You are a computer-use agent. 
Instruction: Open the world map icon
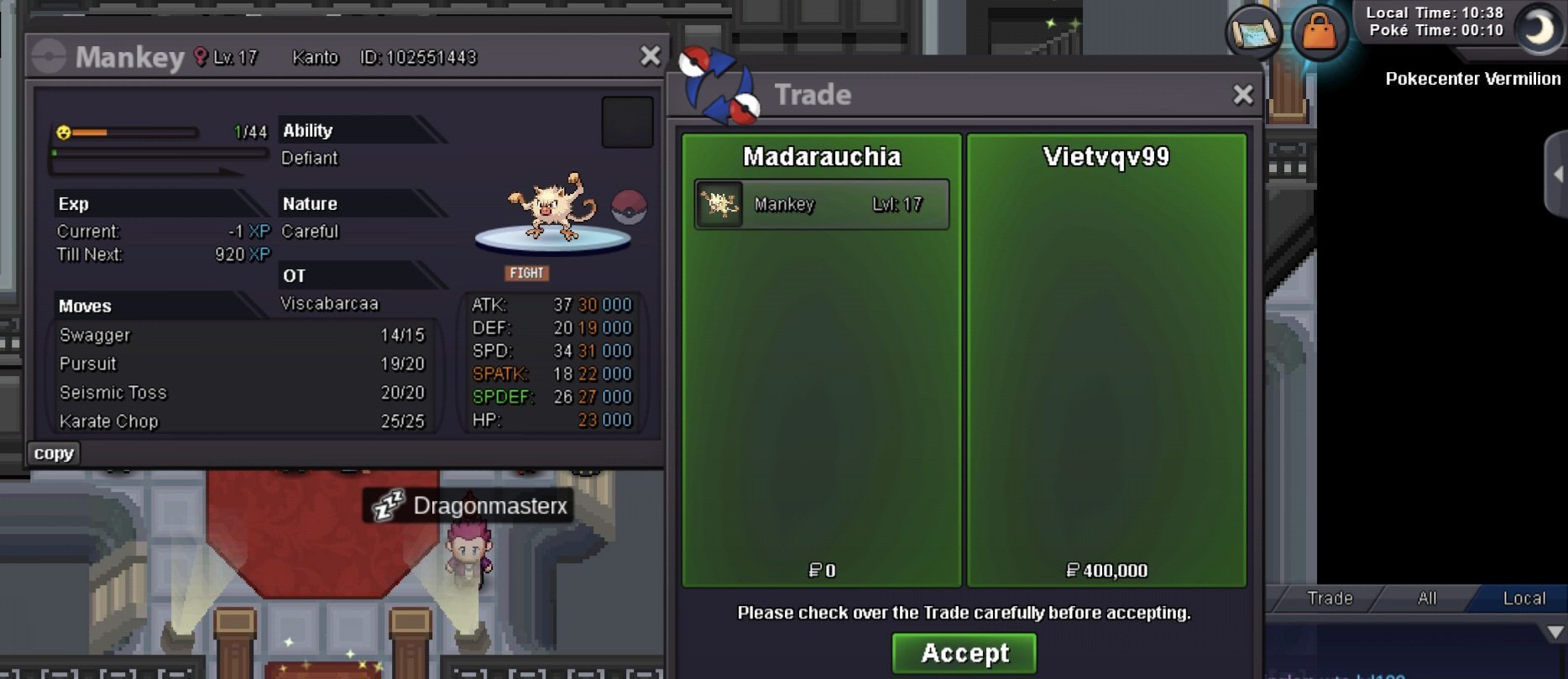pyautogui.click(x=1254, y=33)
